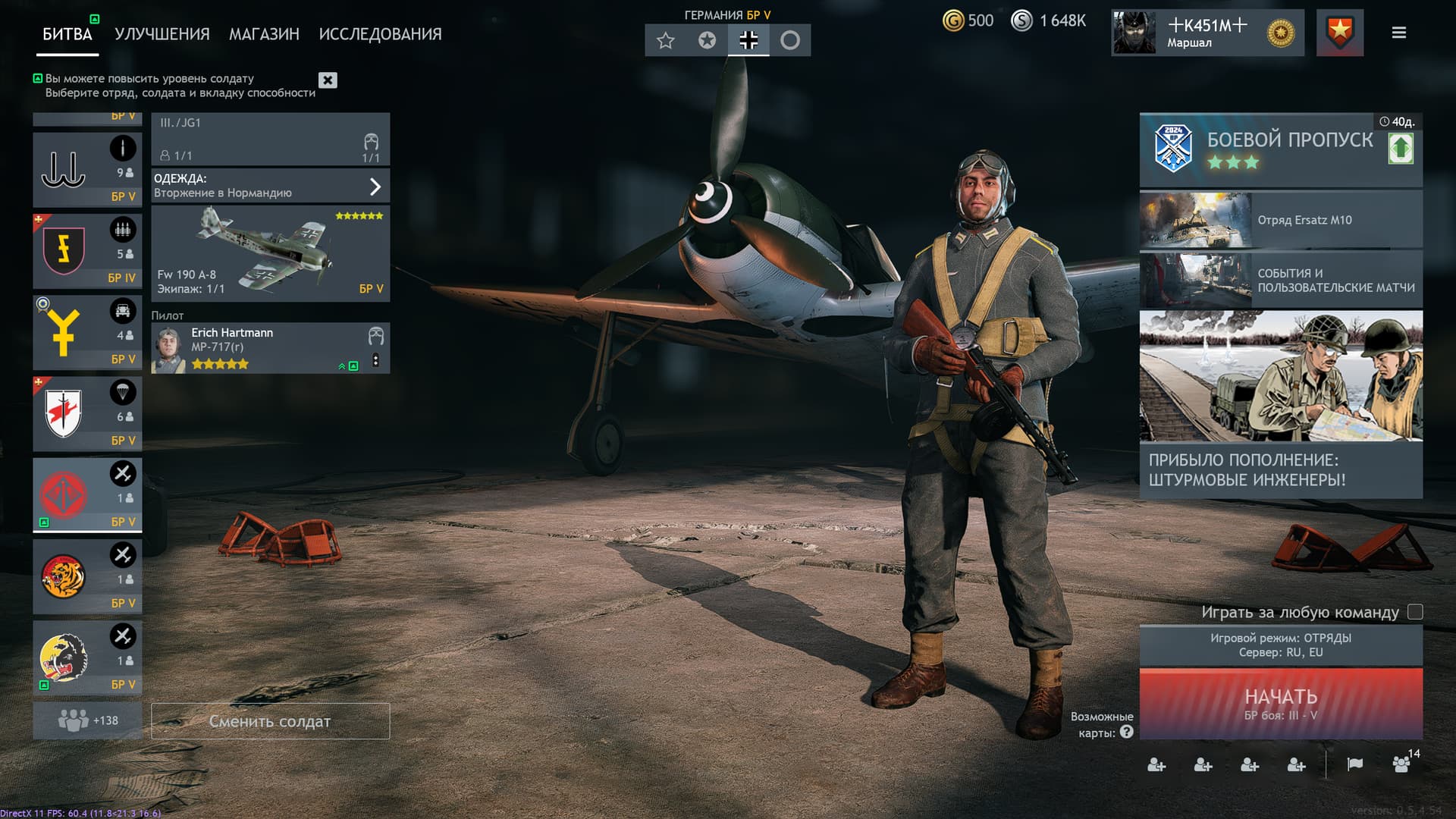
Task: Change game mode ОТРЯДЫ and server
Action: coord(1280,645)
